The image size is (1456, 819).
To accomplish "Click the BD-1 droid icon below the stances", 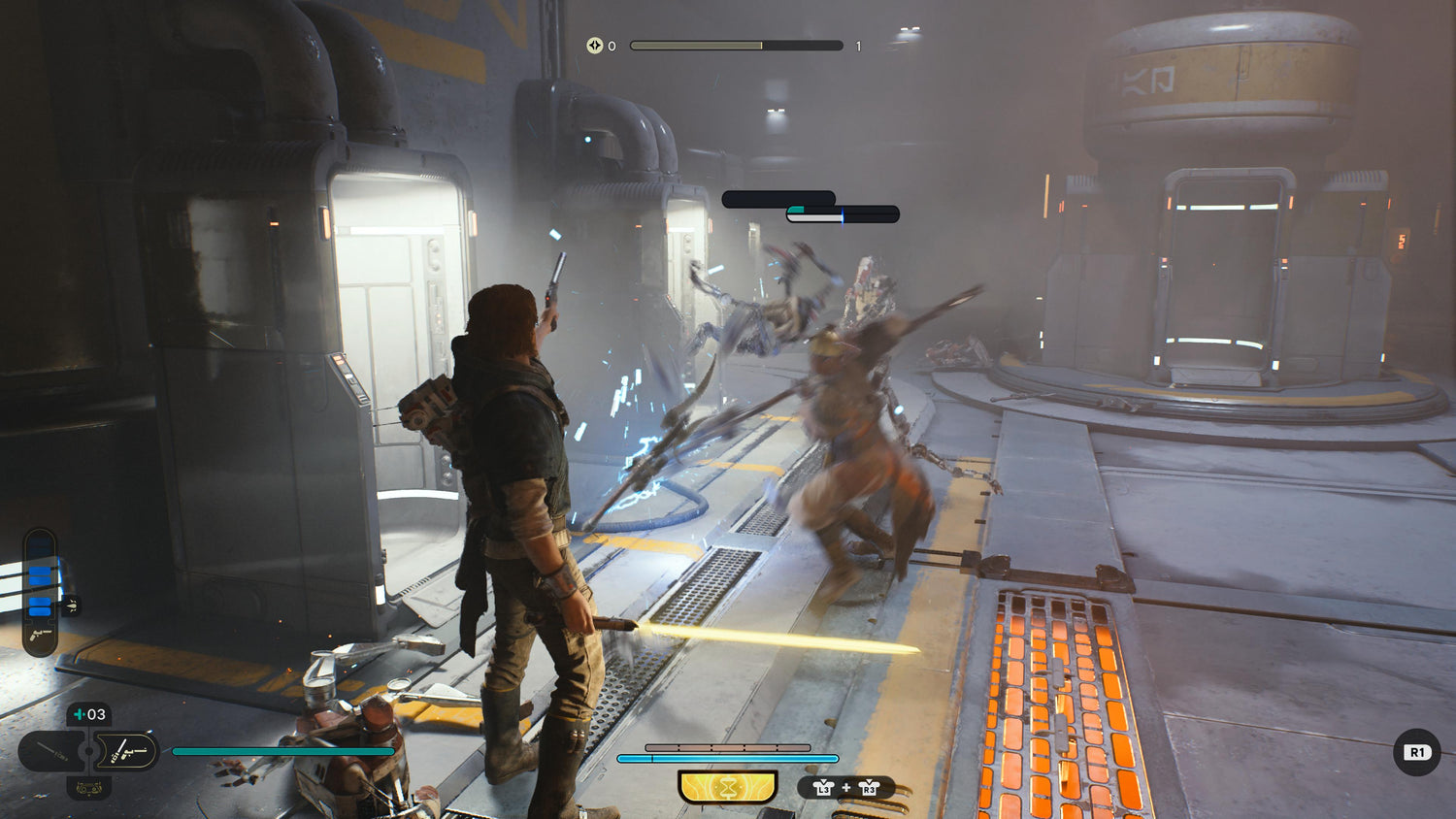I will click(x=88, y=787).
